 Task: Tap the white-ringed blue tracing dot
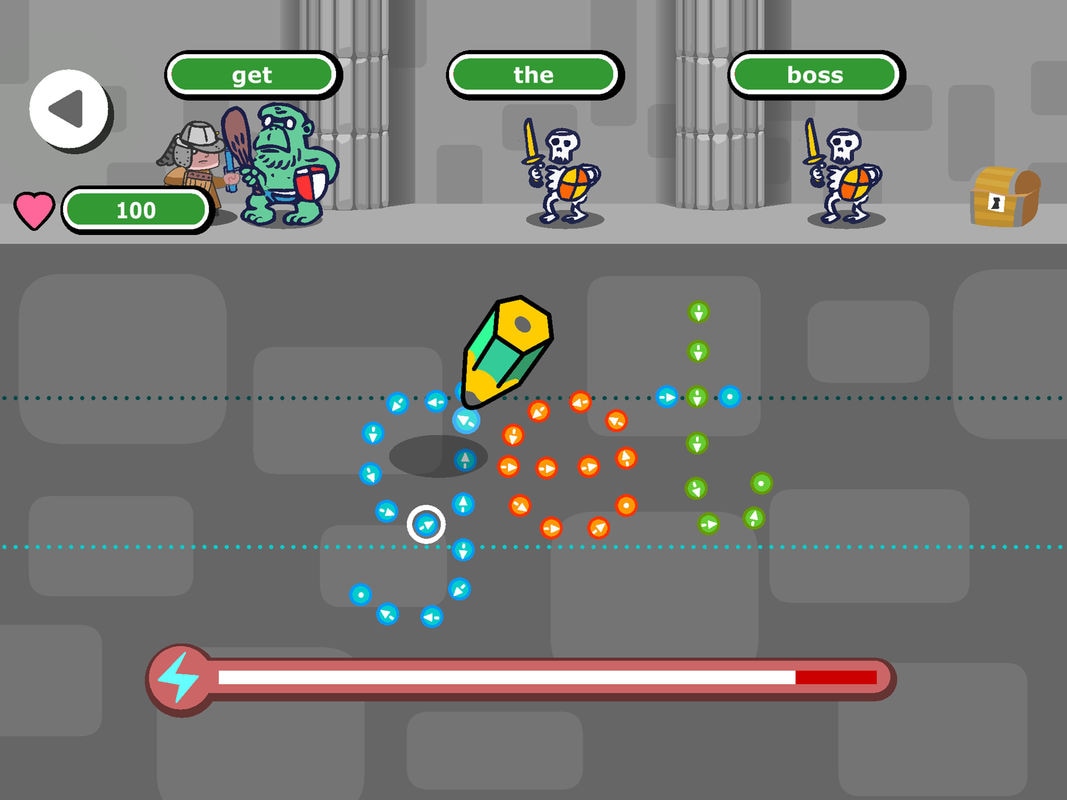click(426, 524)
